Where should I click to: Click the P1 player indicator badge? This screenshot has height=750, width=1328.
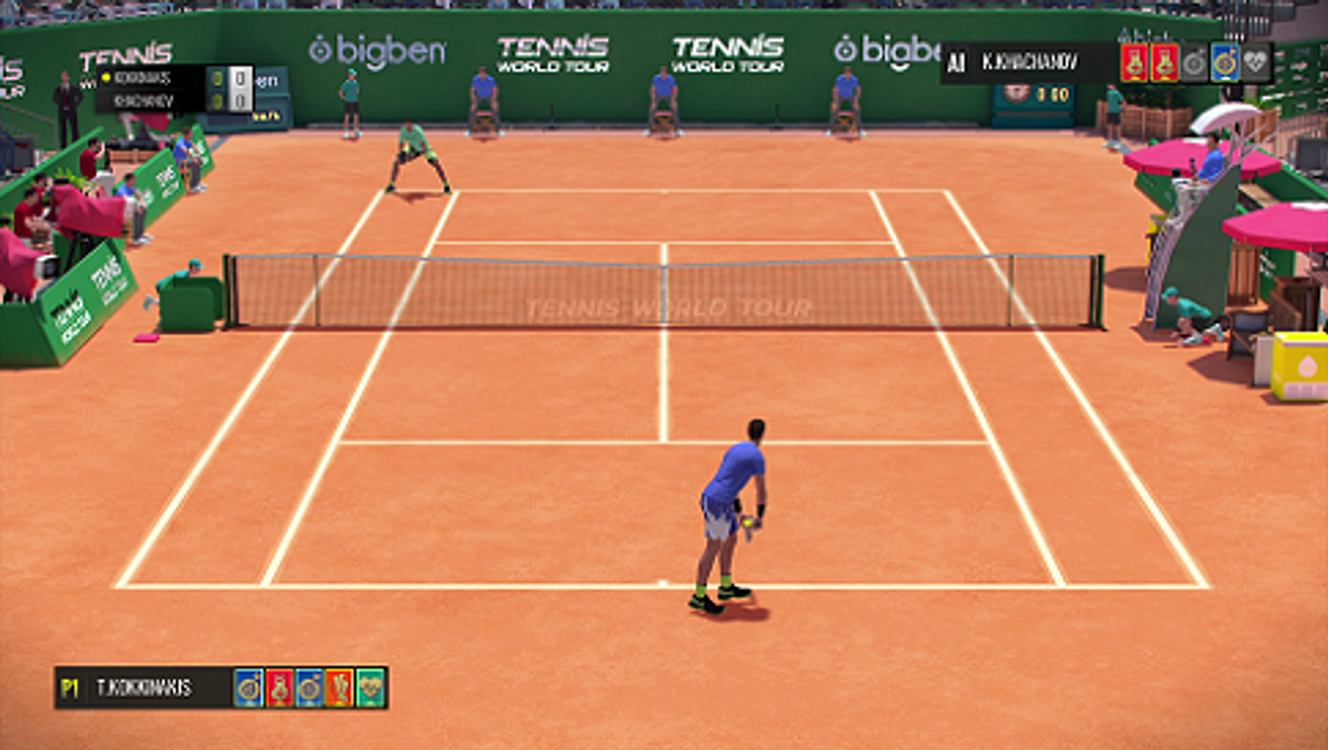pyautogui.click(x=68, y=687)
